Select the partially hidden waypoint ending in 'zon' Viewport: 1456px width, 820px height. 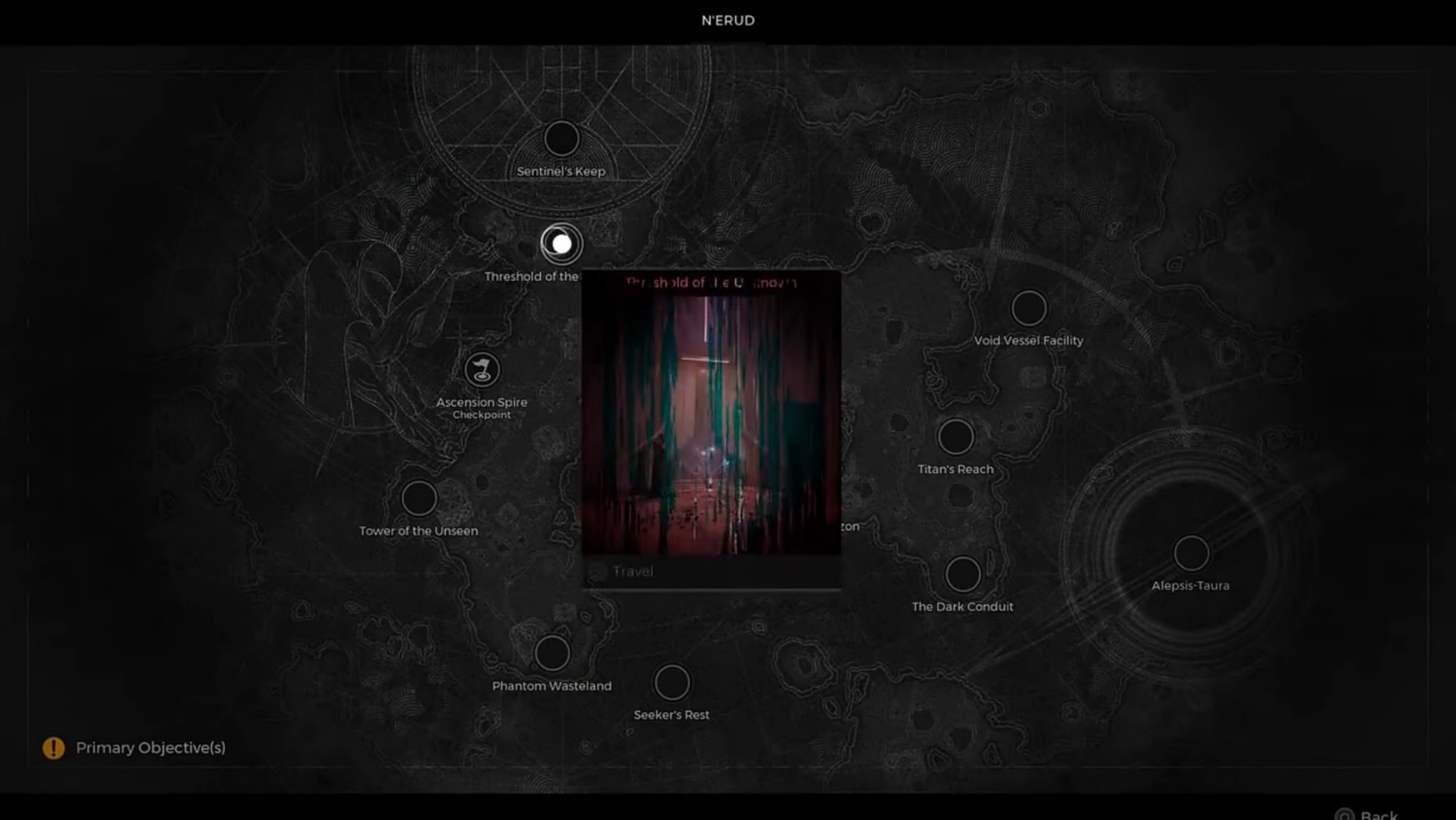850,525
